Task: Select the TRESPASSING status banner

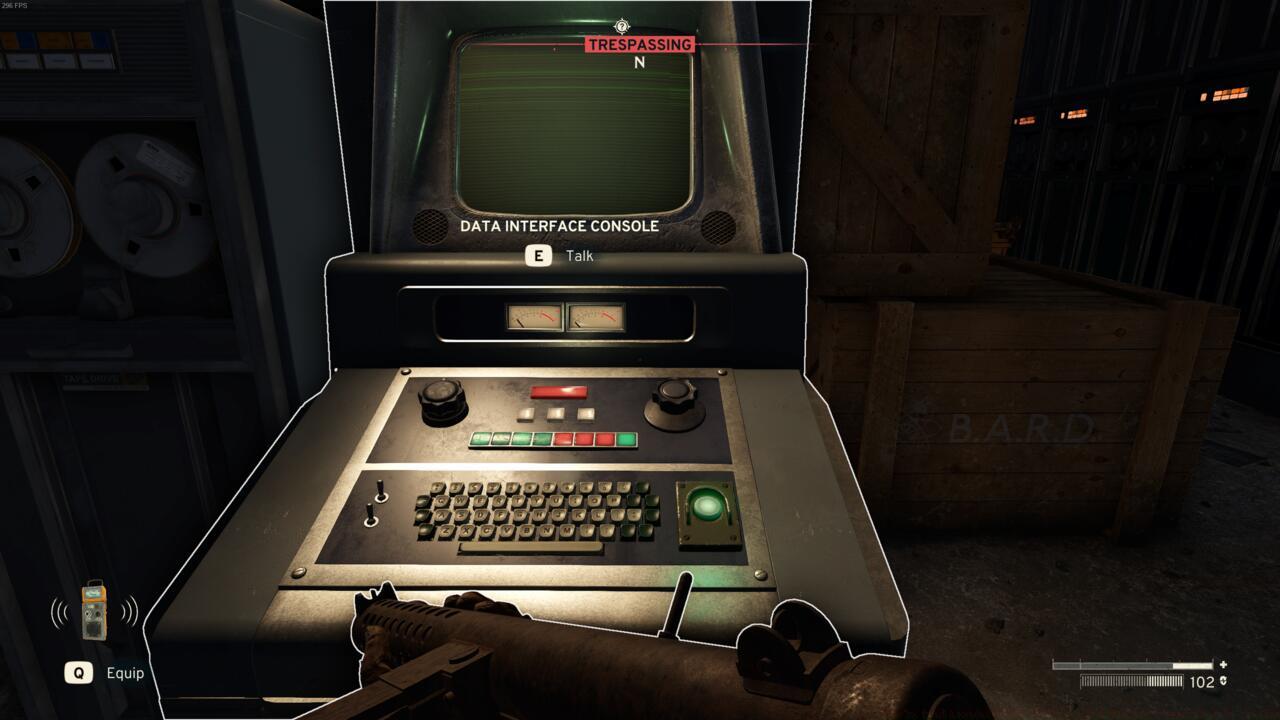Action: click(x=639, y=43)
